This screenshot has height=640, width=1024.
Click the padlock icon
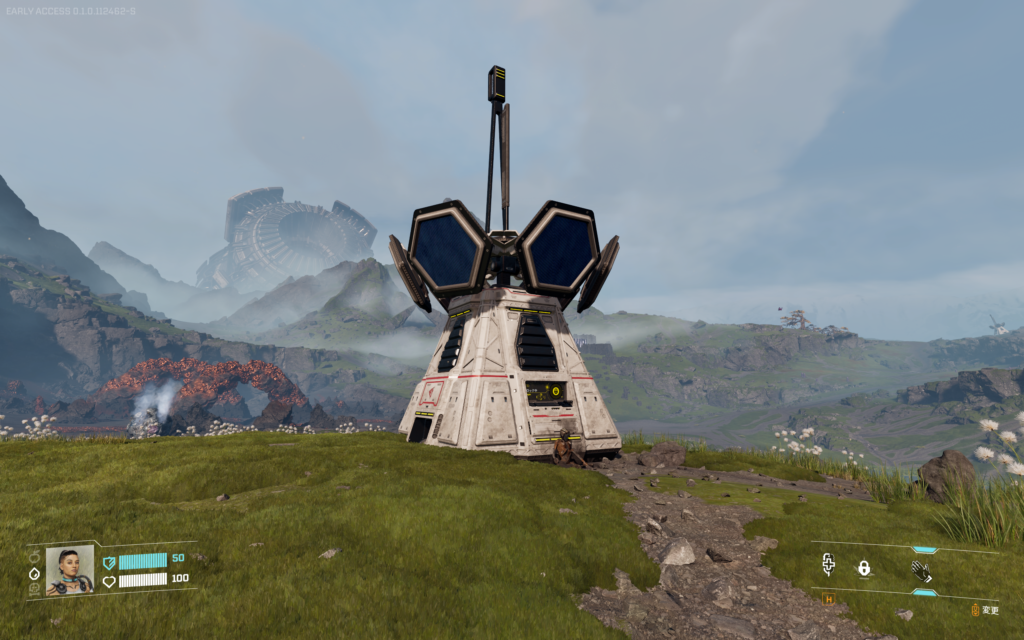coord(863,568)
